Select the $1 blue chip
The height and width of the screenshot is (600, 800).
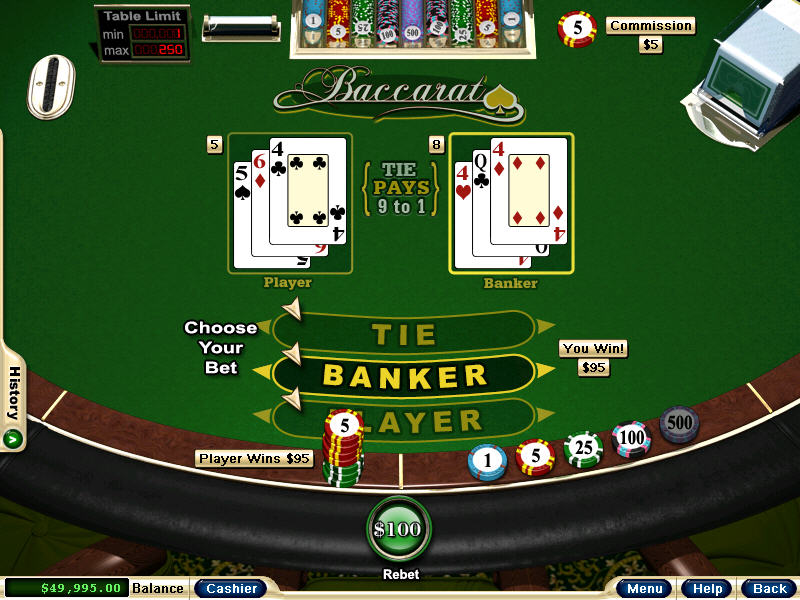488,461
